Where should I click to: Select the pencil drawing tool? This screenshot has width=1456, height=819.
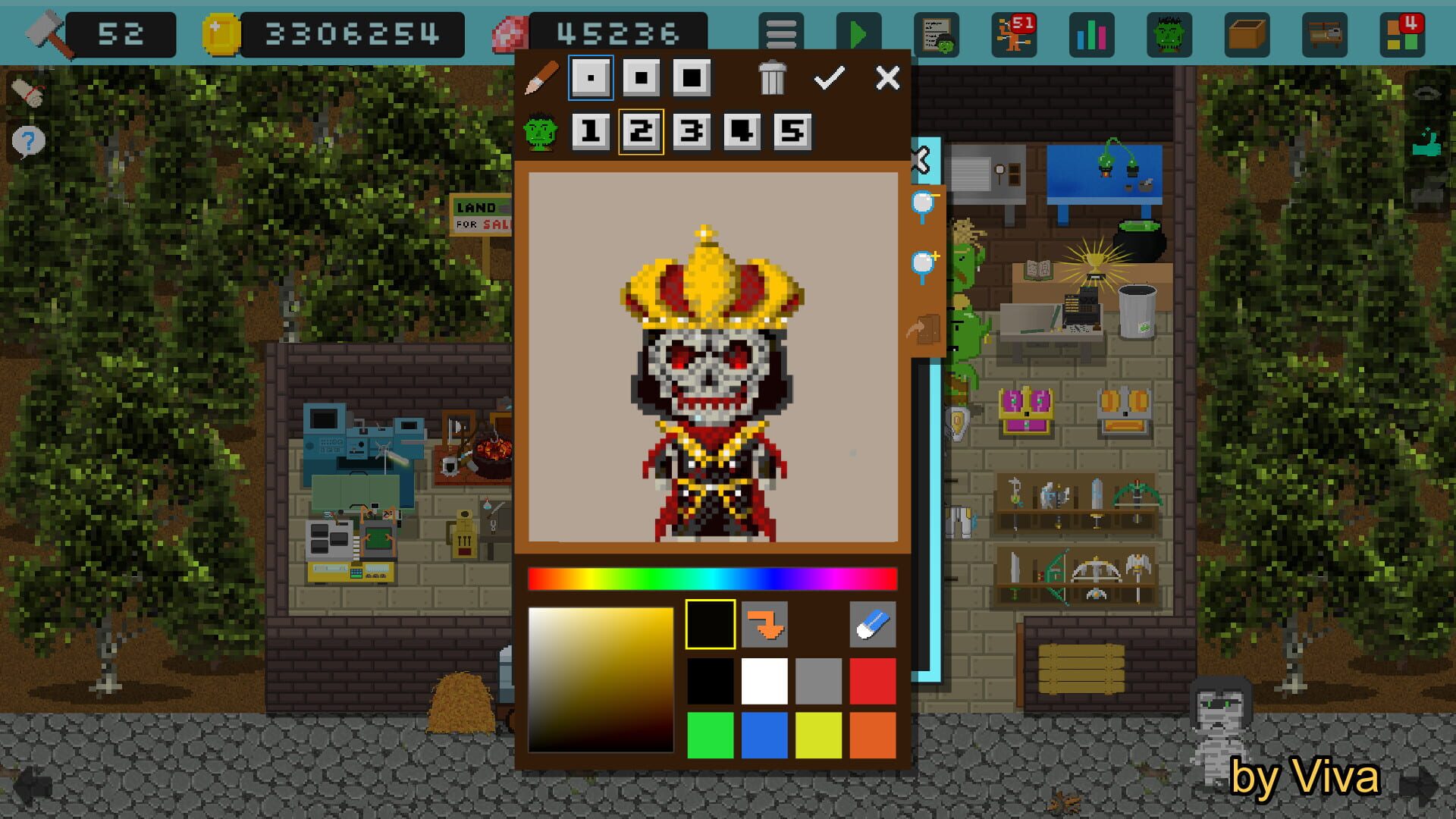pos(541,78)
